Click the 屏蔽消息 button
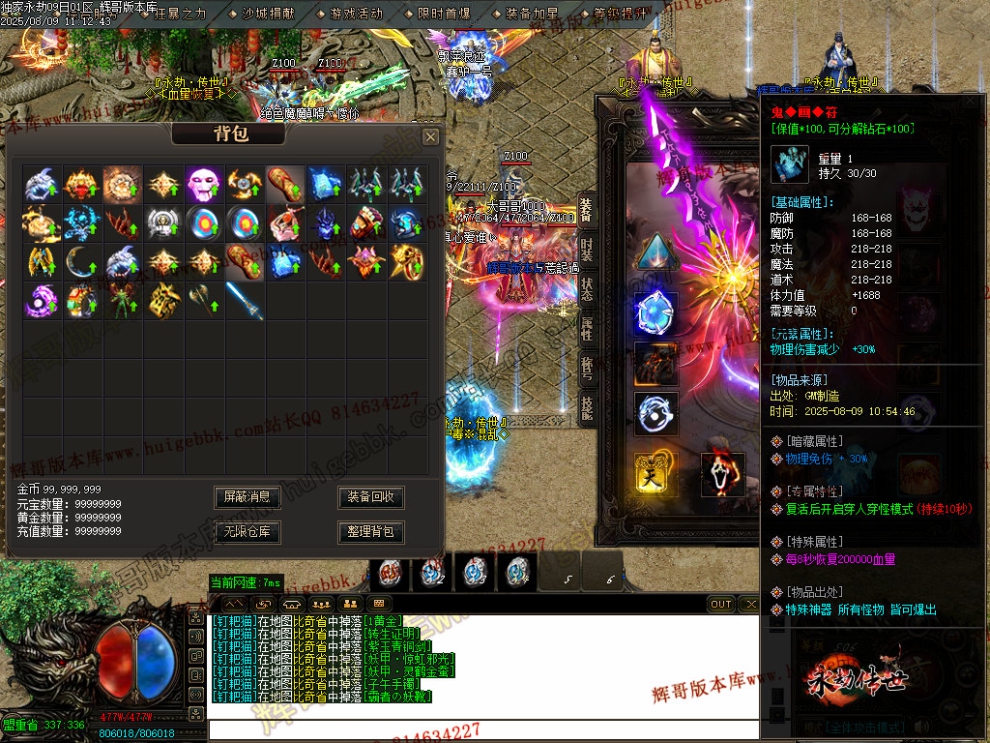 (247, 497)
